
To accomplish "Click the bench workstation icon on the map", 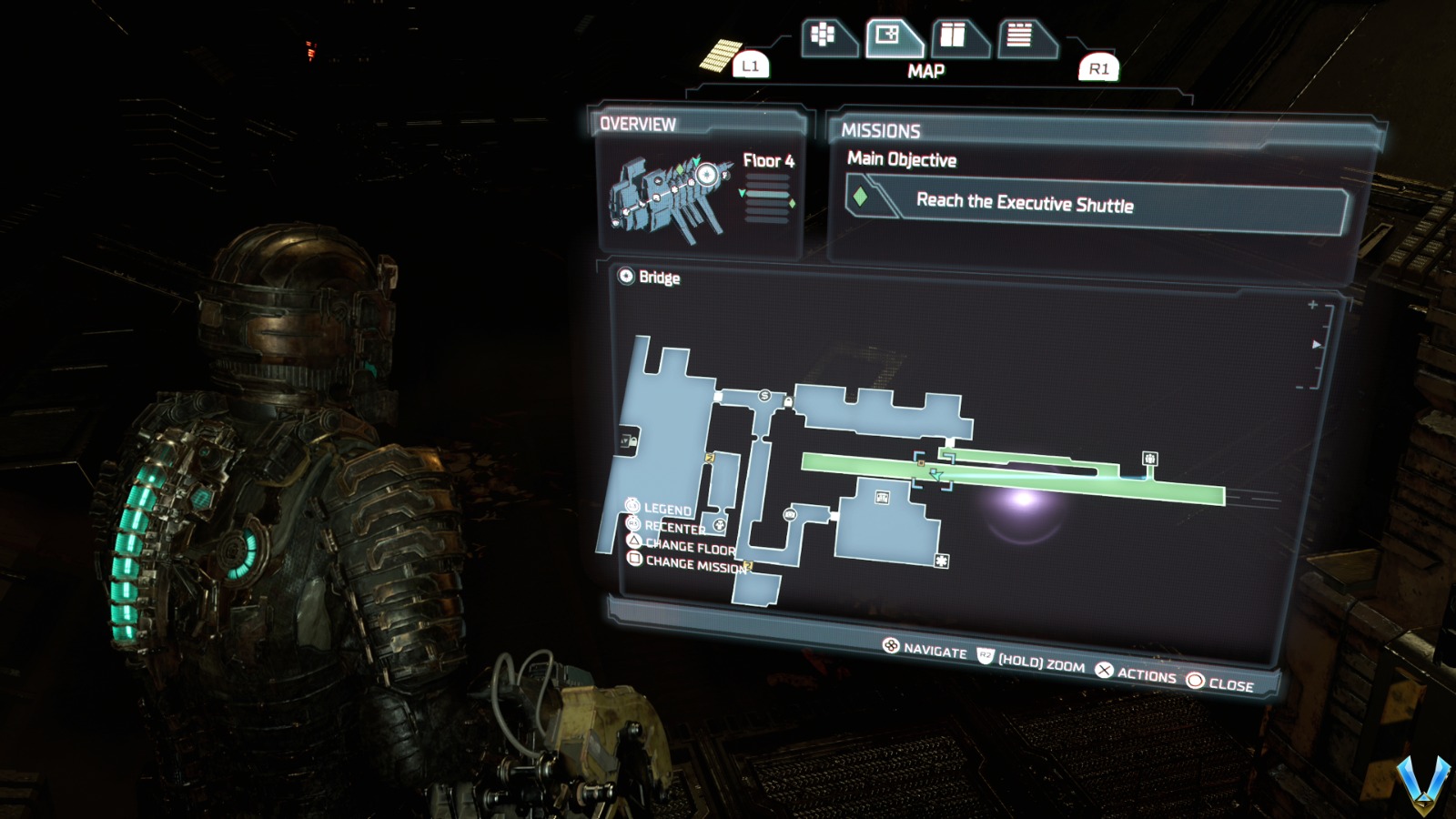I will click(881, 498).
